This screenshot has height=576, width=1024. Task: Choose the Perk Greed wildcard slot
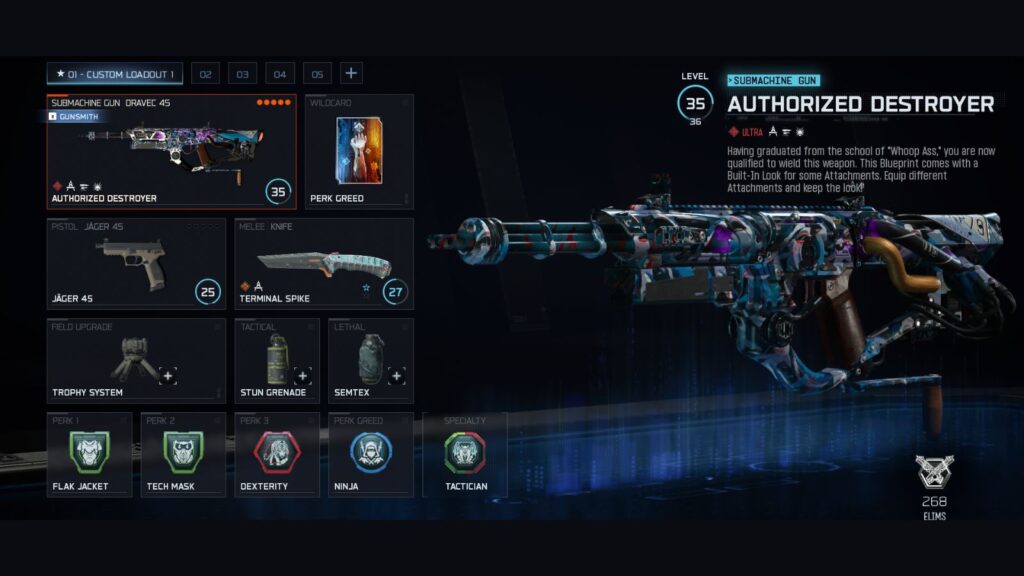[x=359, y=151]
